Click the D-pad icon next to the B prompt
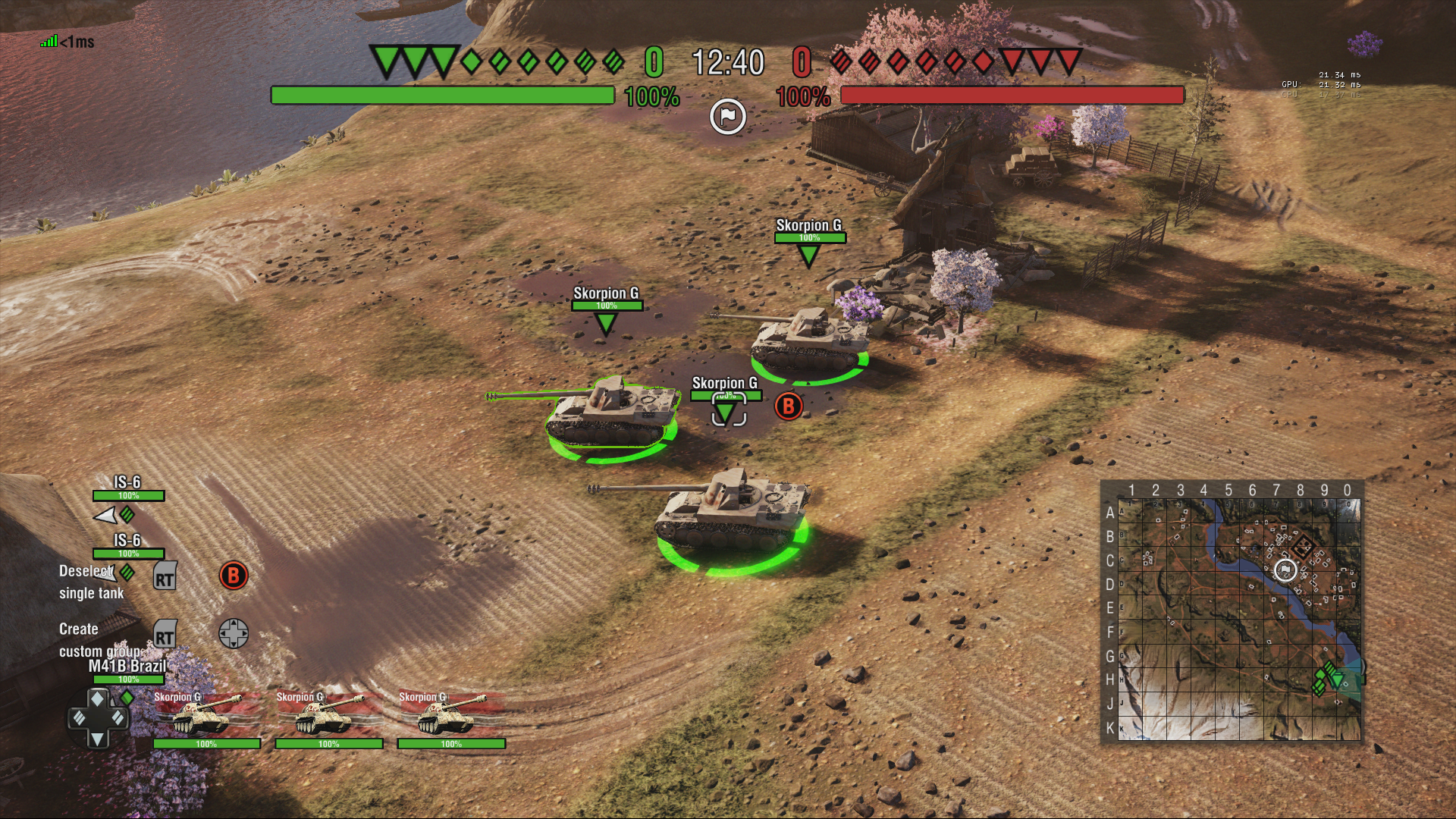This screenshot has height=819, width=1456. point(235,632)
